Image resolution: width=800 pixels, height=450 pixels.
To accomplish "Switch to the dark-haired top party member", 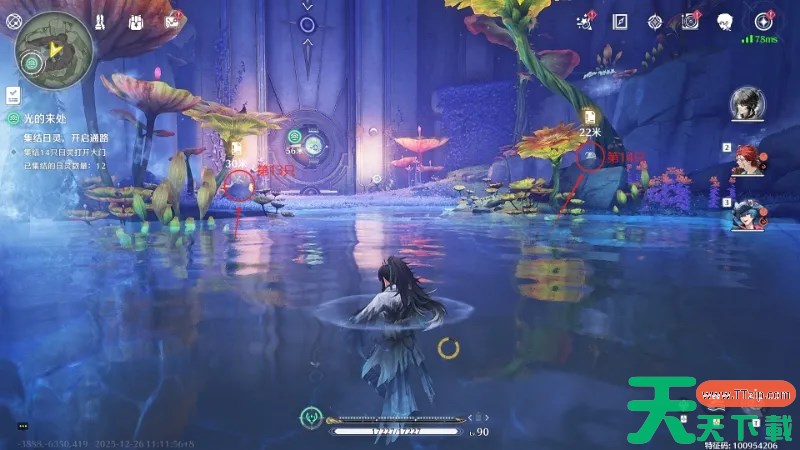I will pyautogui.click(x=744, y=103).
